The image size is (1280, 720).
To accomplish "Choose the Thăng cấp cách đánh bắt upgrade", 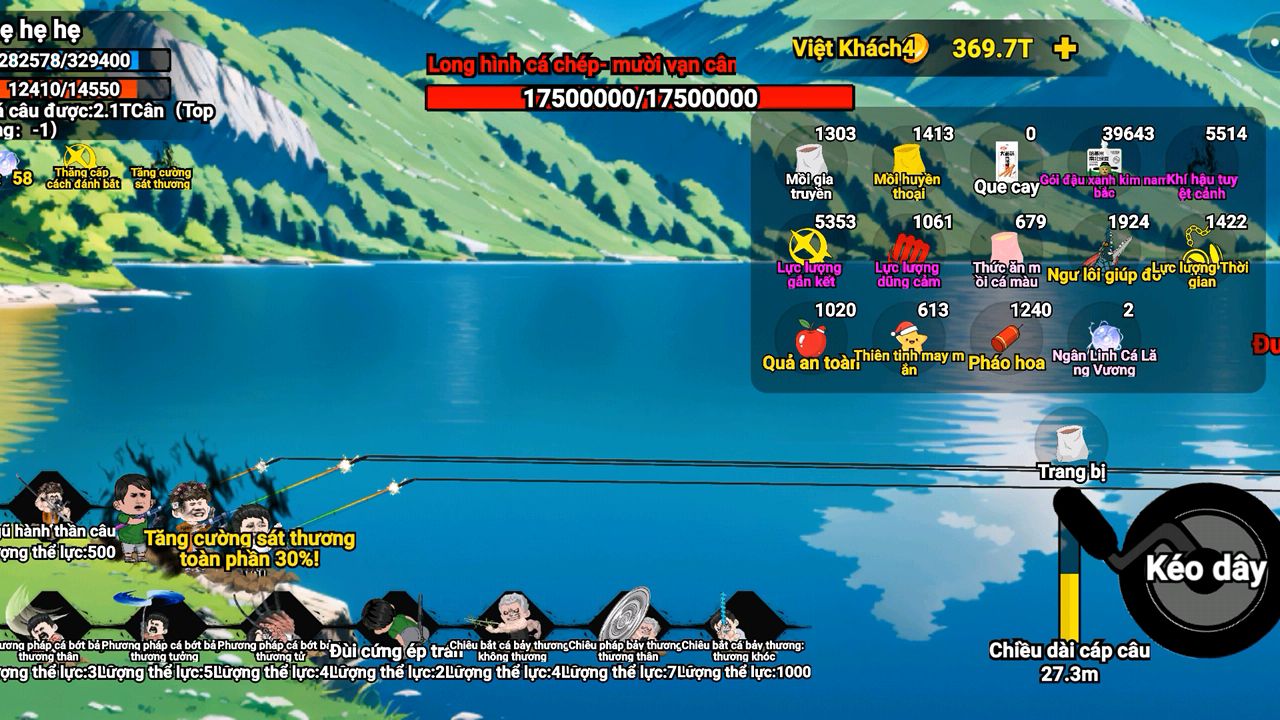I will click(80, 161).
